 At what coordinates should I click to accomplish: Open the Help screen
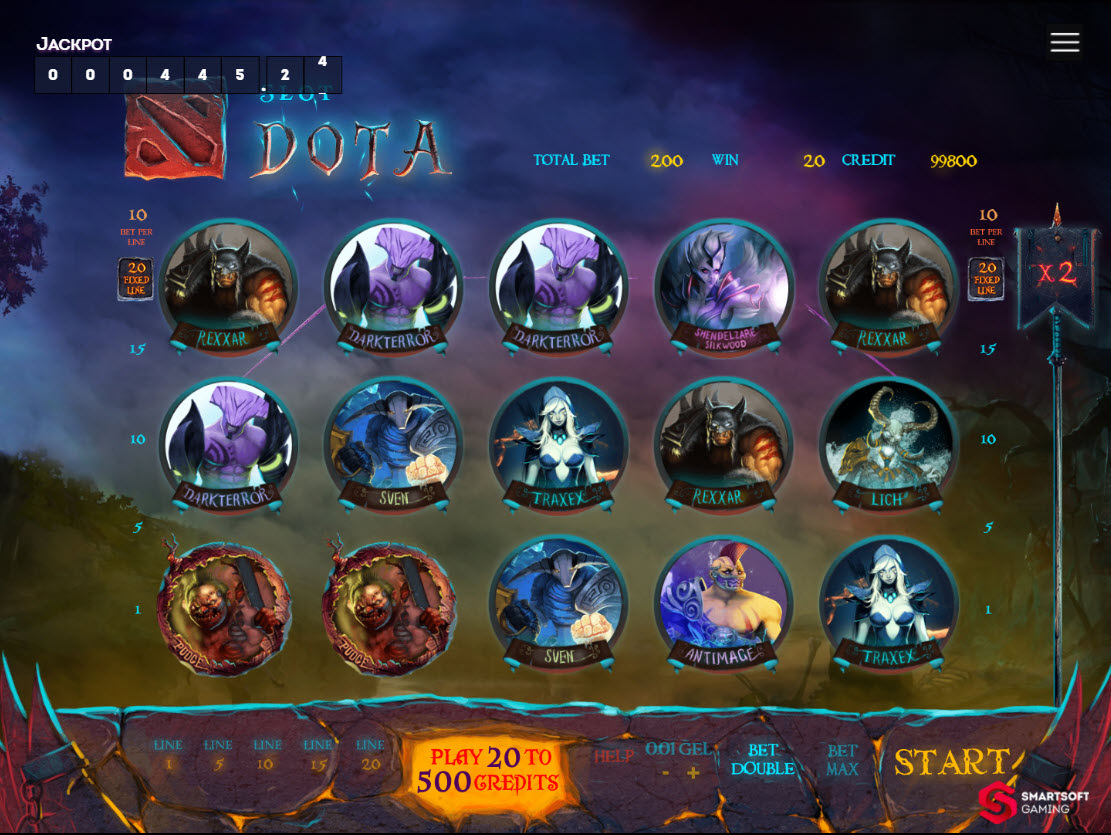tap(615, 757)
